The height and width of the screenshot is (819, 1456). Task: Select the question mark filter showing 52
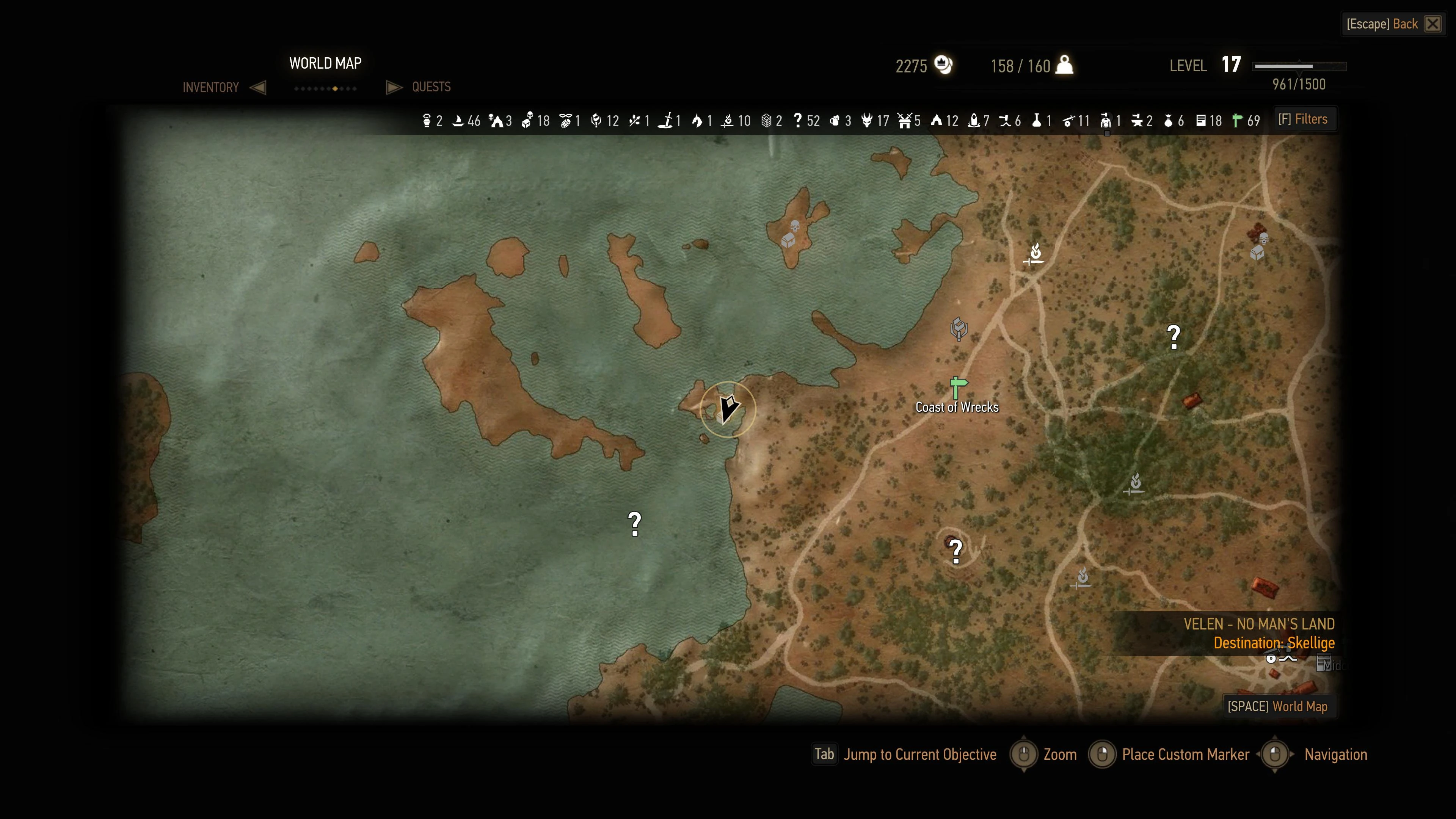coord(797,121)
